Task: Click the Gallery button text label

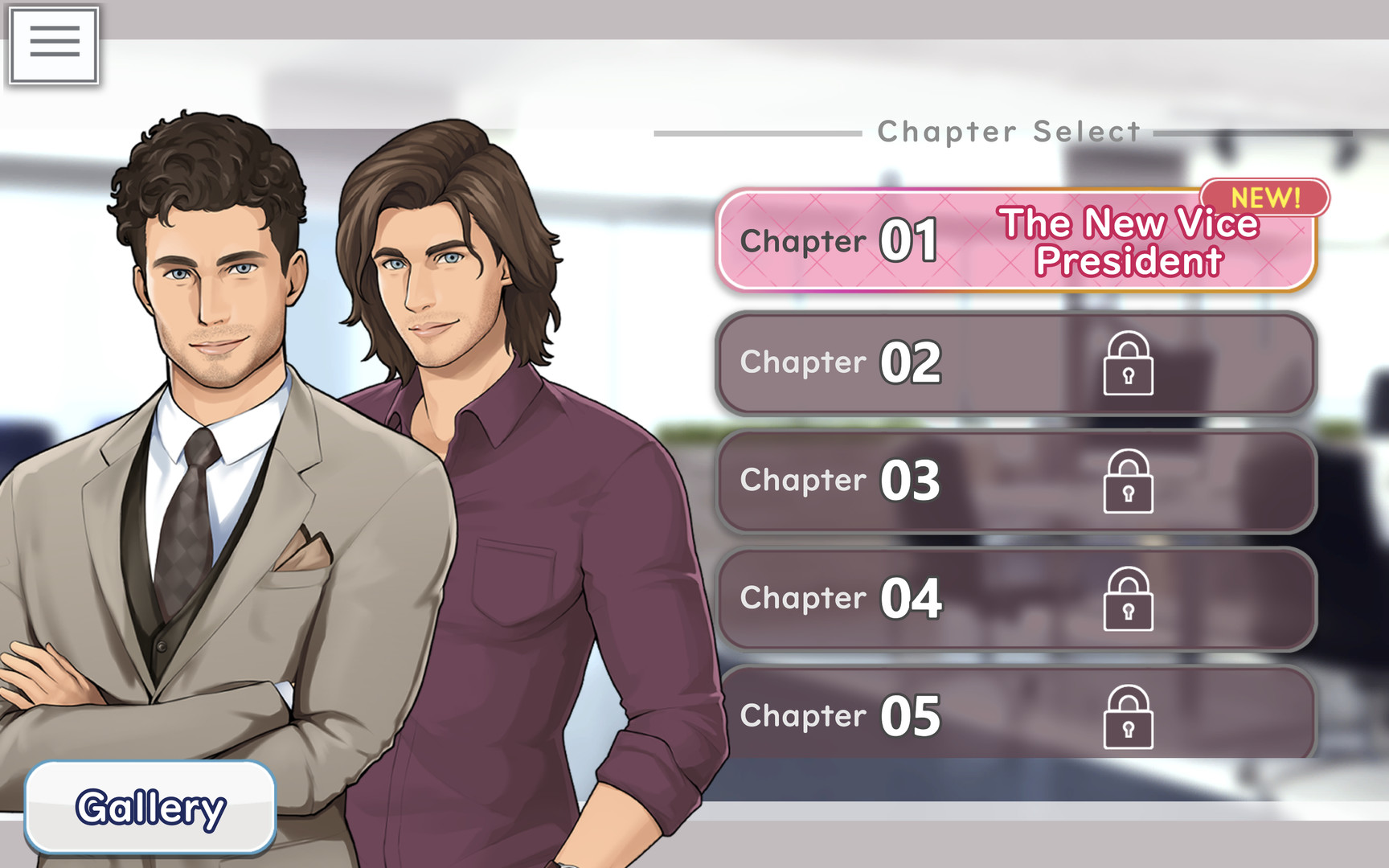Action: 150,808
